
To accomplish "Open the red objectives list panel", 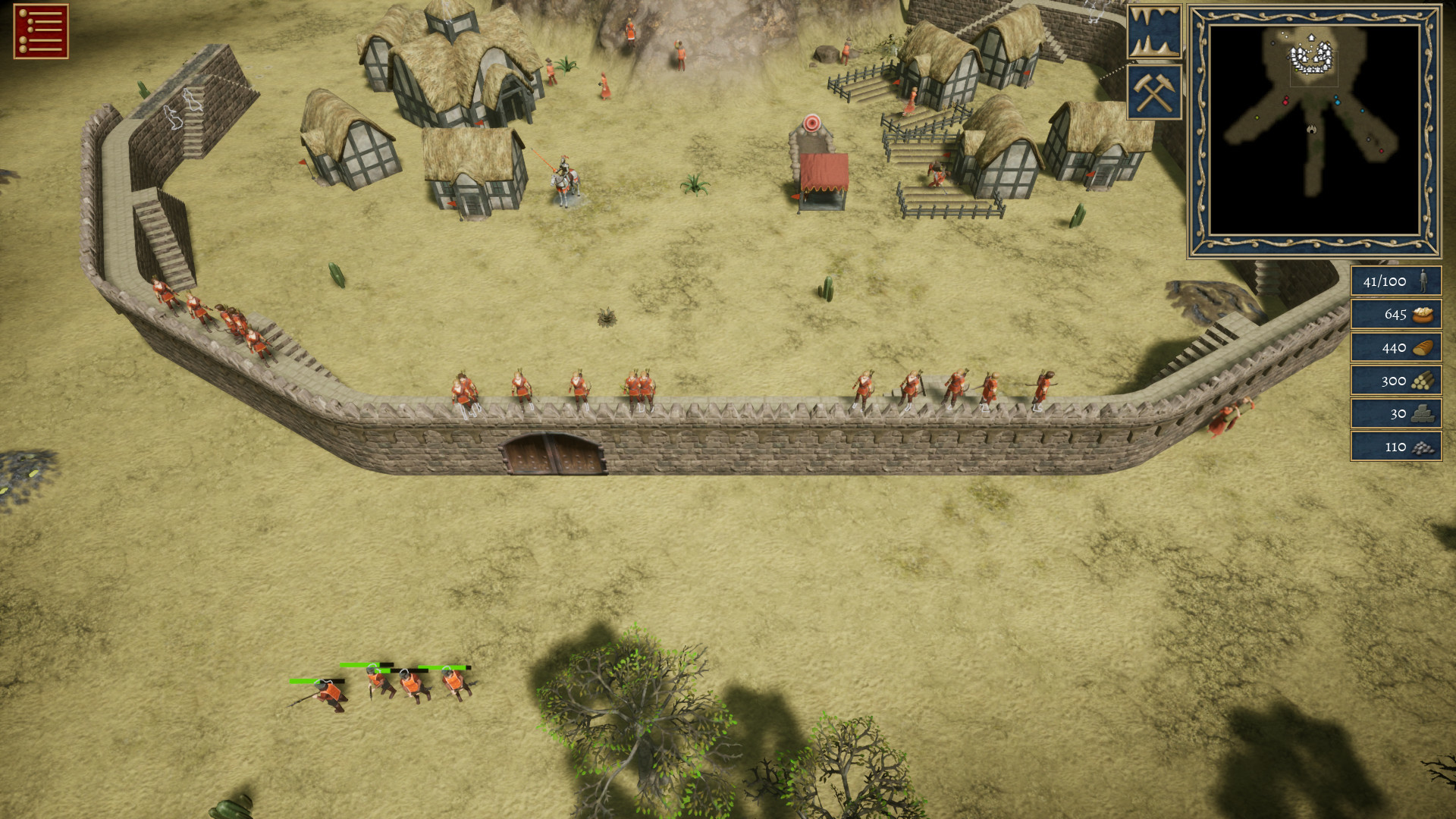I will (42, 30).
